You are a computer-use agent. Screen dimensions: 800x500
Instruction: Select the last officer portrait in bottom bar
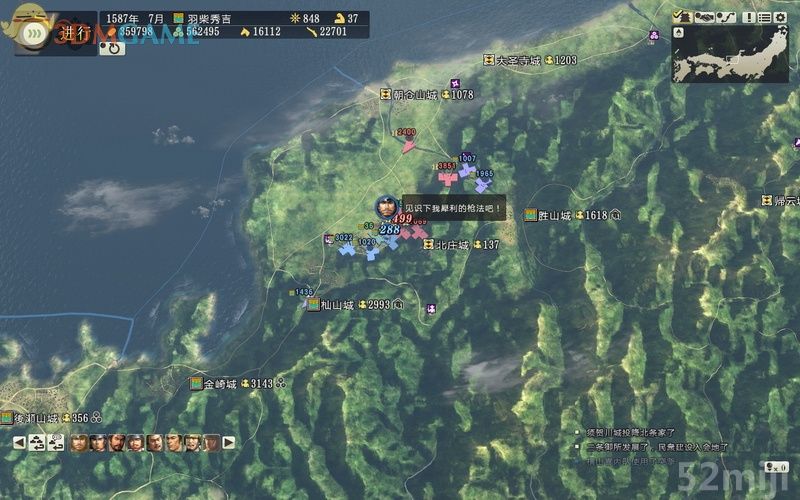click(211, 442)
